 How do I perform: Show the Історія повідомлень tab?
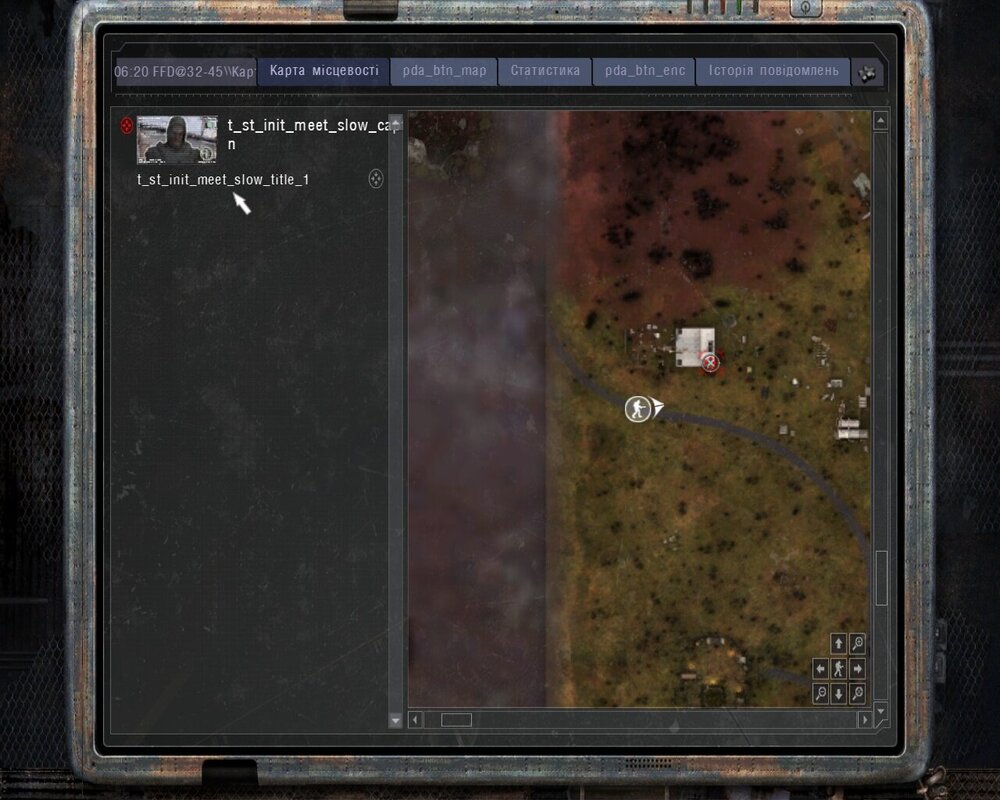(x=773, y=71)
